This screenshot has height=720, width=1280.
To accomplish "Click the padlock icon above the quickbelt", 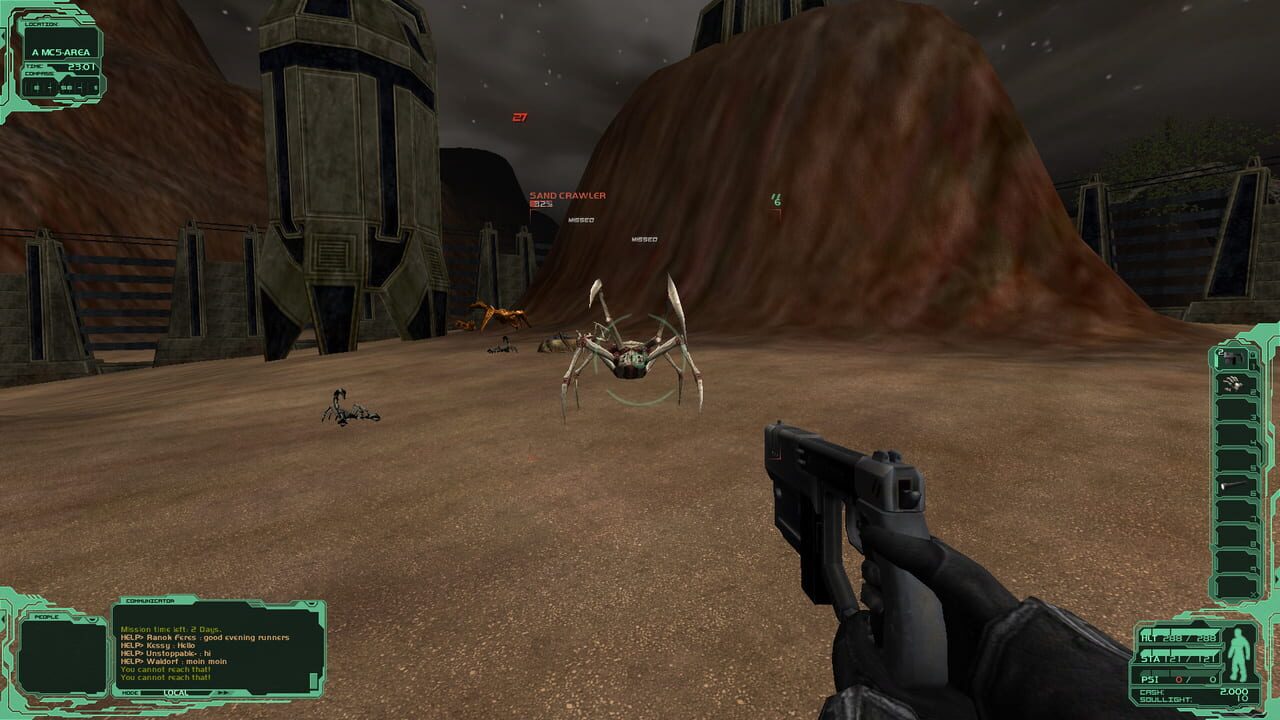I will pos(1253,354).
